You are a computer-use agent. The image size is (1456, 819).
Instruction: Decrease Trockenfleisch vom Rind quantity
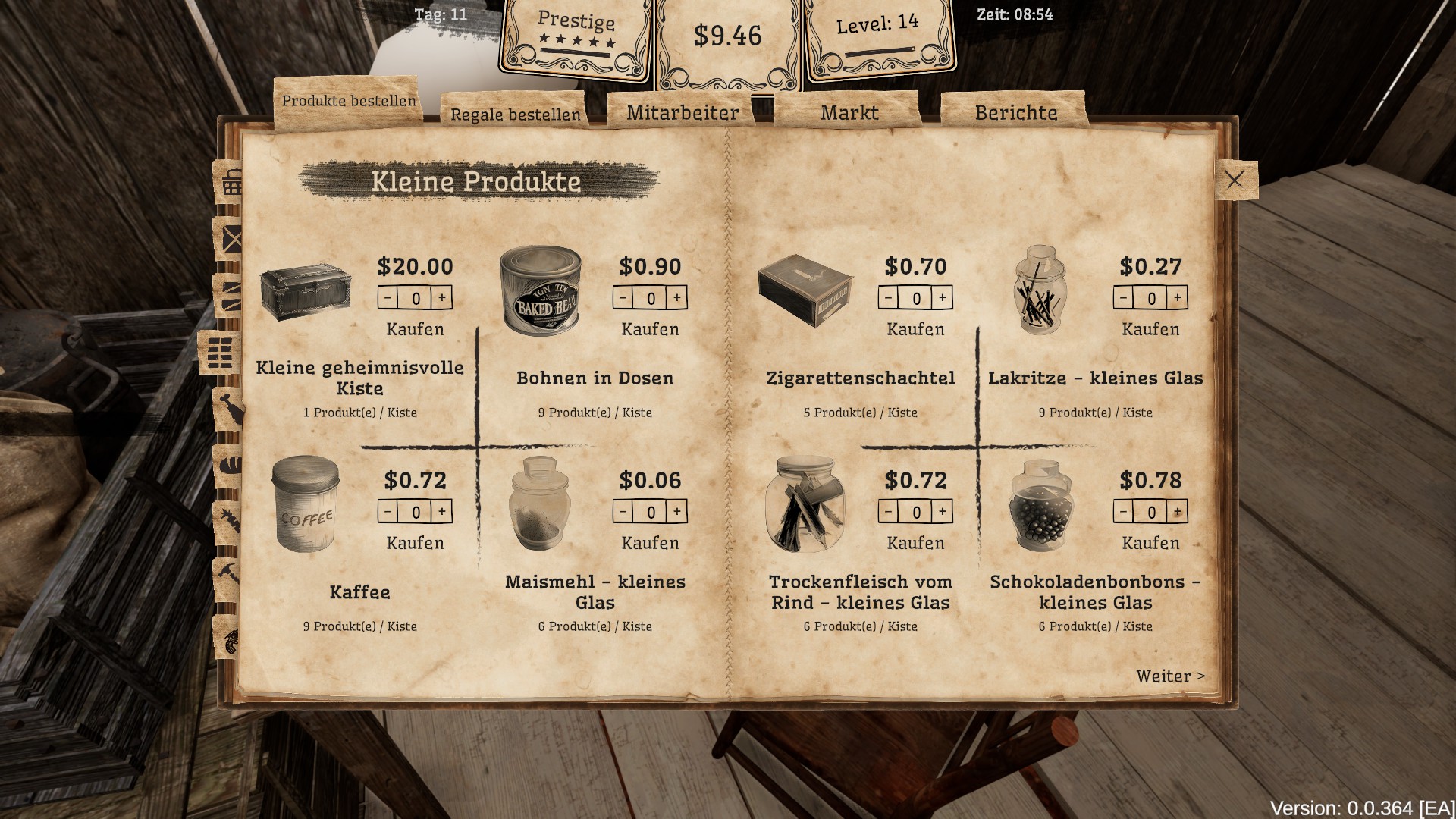coord(890,512)
